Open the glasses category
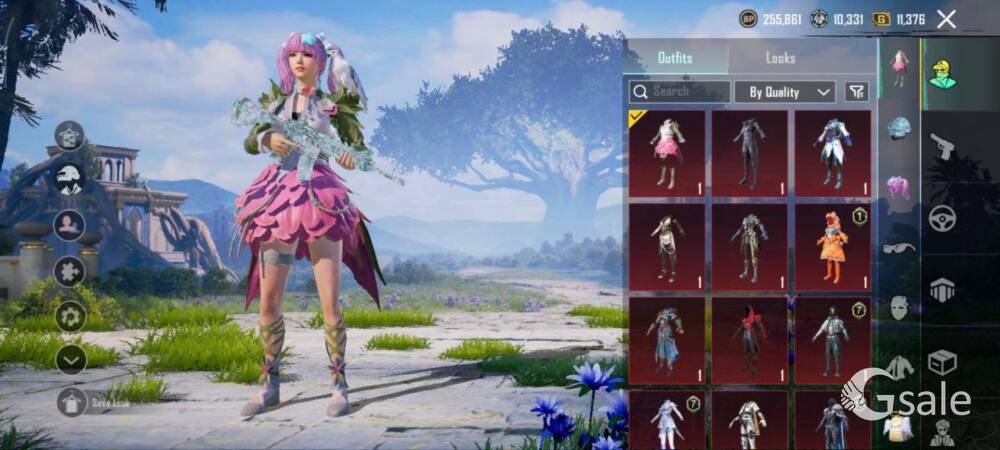This screenshot has width=1000, height=450. (x=899, y=247)
